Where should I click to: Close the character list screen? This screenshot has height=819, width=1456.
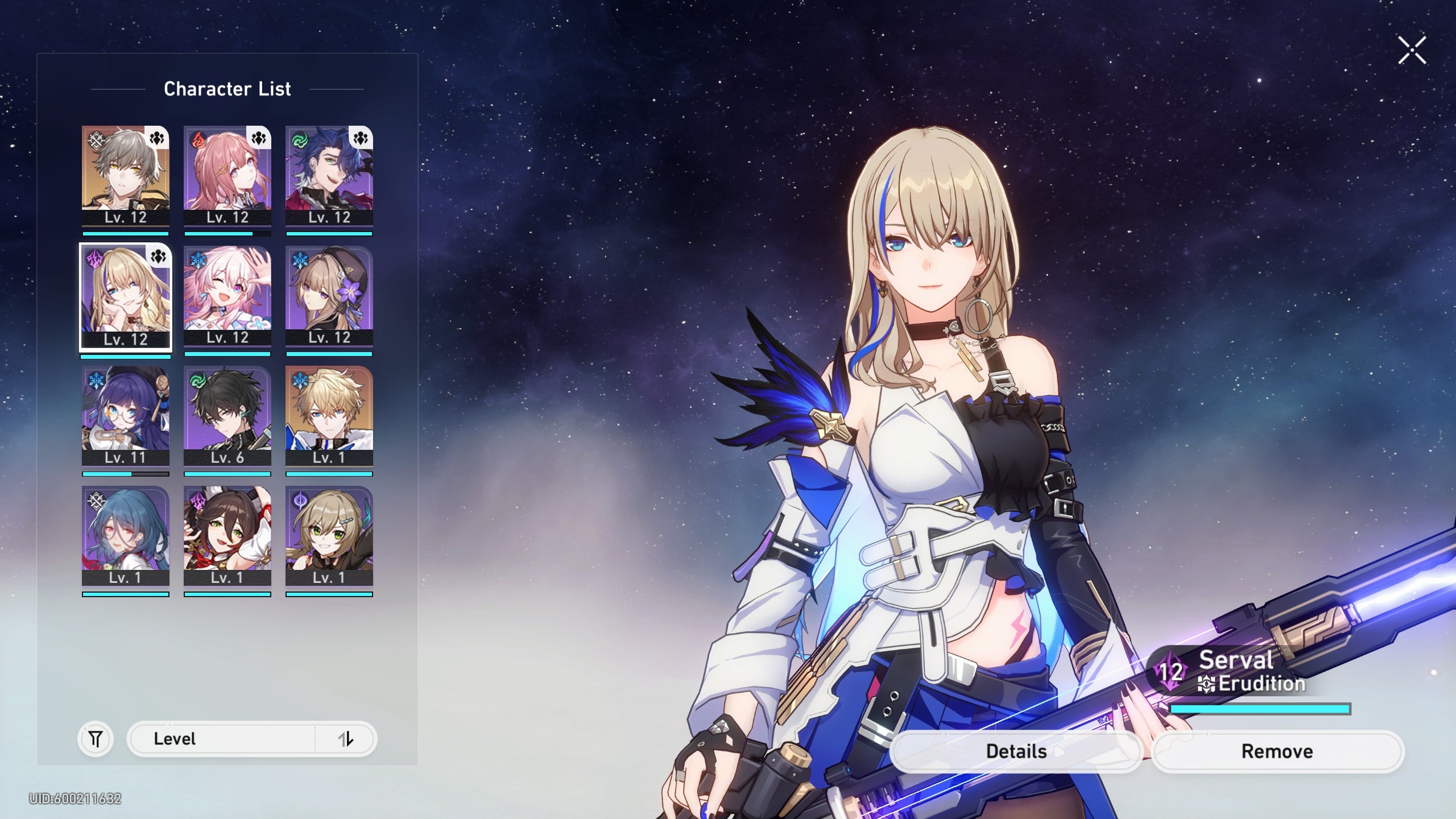click(x=1412, y=51)
